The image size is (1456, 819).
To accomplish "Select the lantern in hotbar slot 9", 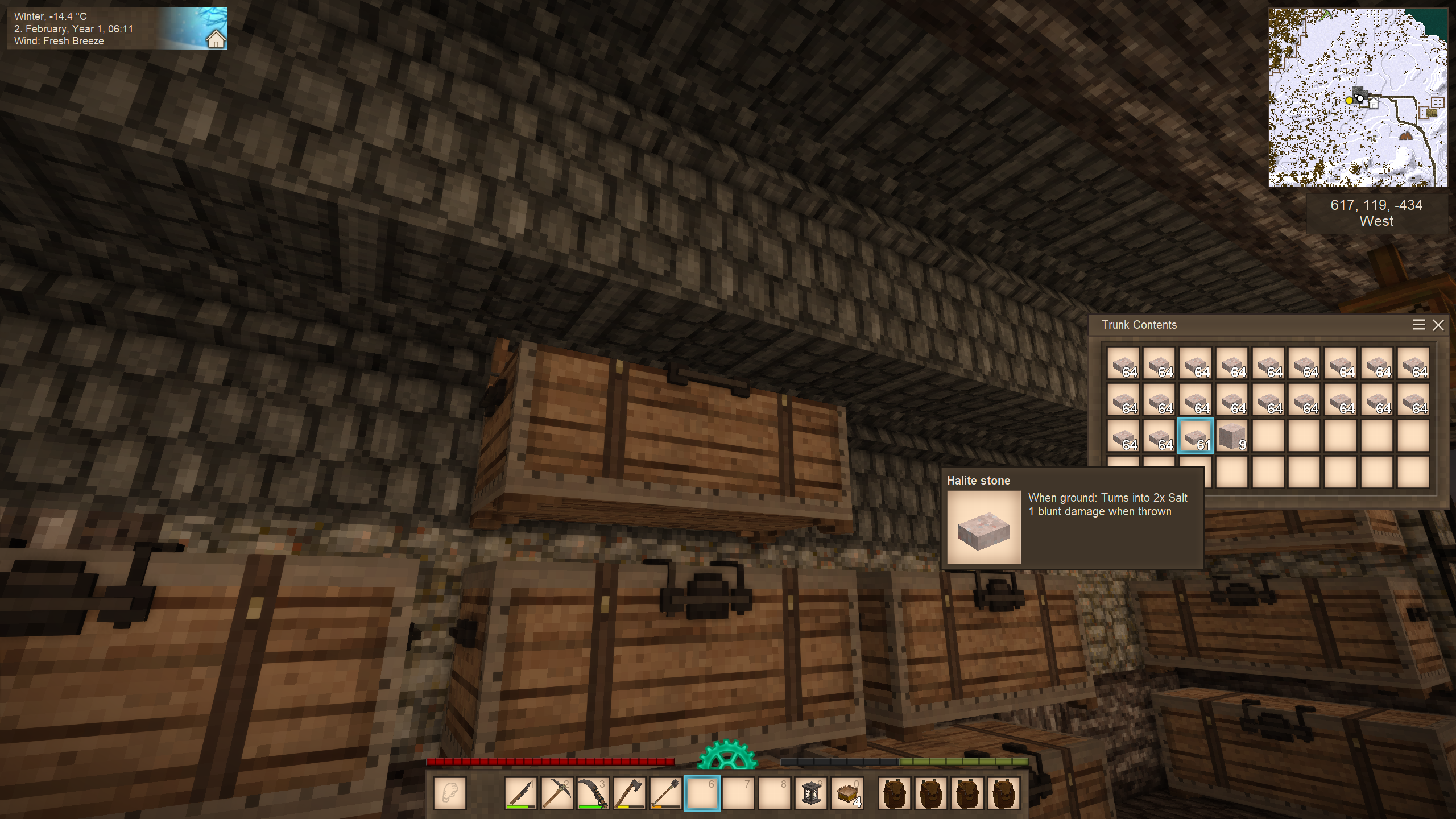I will (x=811, y=793).
